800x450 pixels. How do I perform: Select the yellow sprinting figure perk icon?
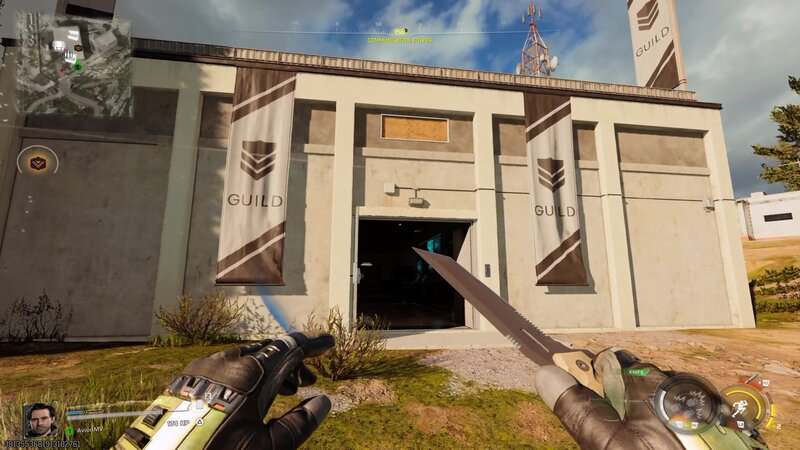[x=743, y=406]
